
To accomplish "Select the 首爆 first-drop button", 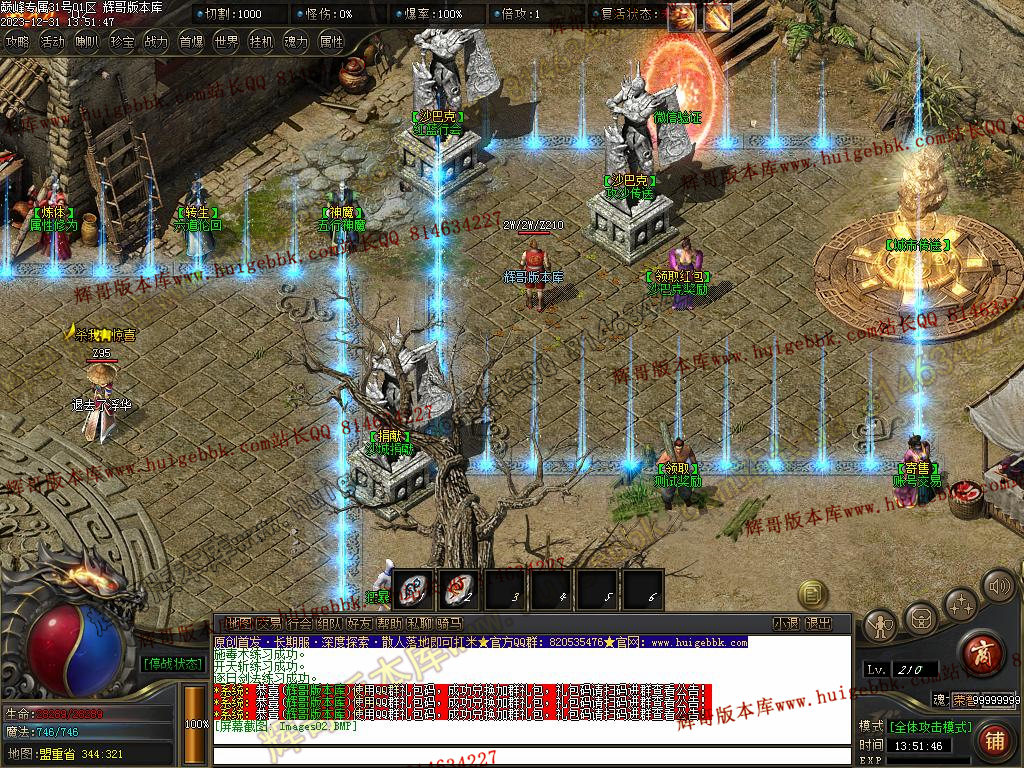I will [x=191, y=42].
